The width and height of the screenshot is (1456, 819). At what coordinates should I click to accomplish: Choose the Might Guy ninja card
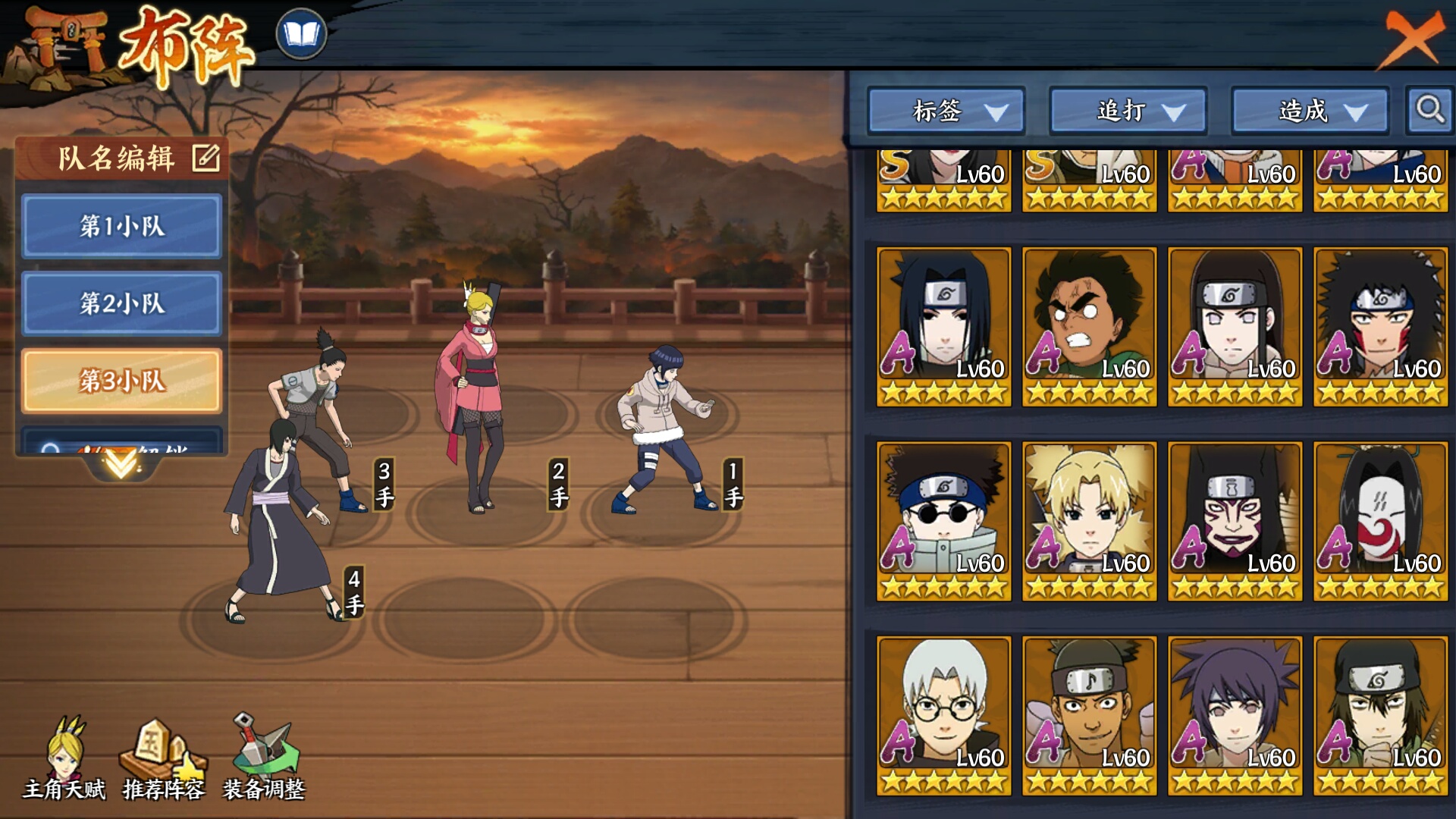[x=1090, y=326]
